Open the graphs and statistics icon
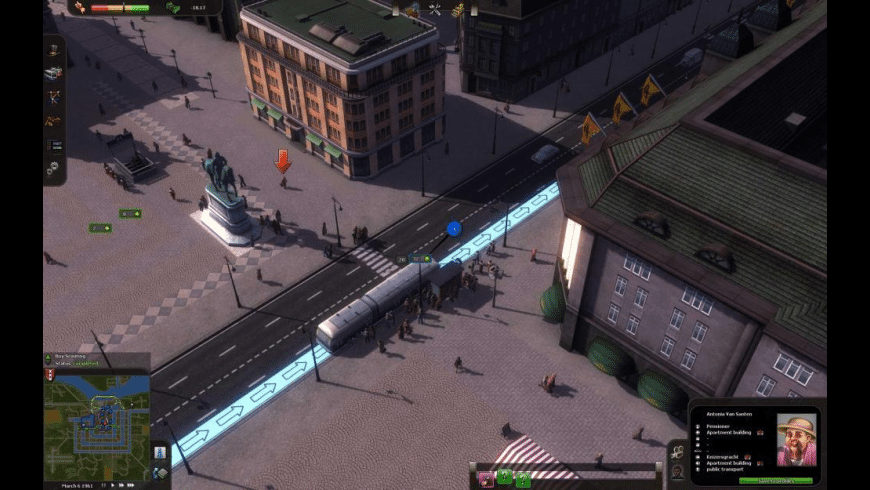 point(54,120)
